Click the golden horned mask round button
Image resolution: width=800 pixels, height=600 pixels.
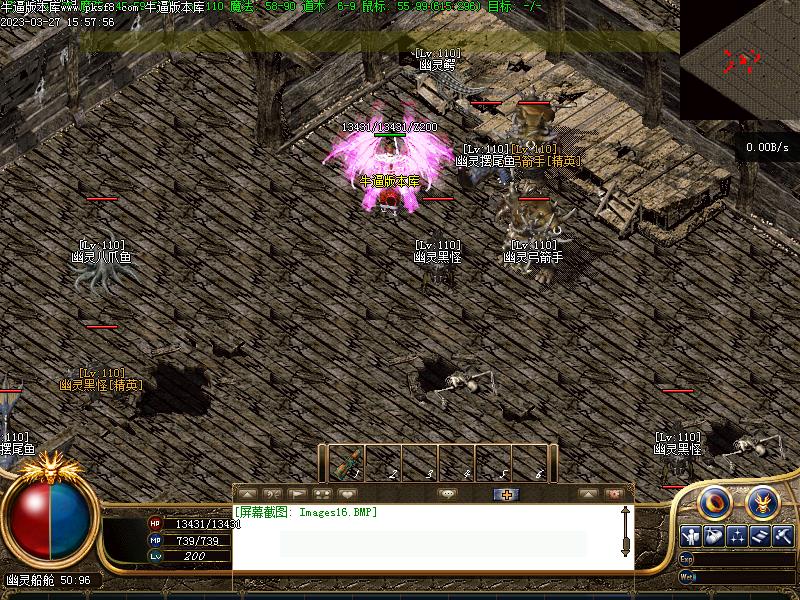762,501
